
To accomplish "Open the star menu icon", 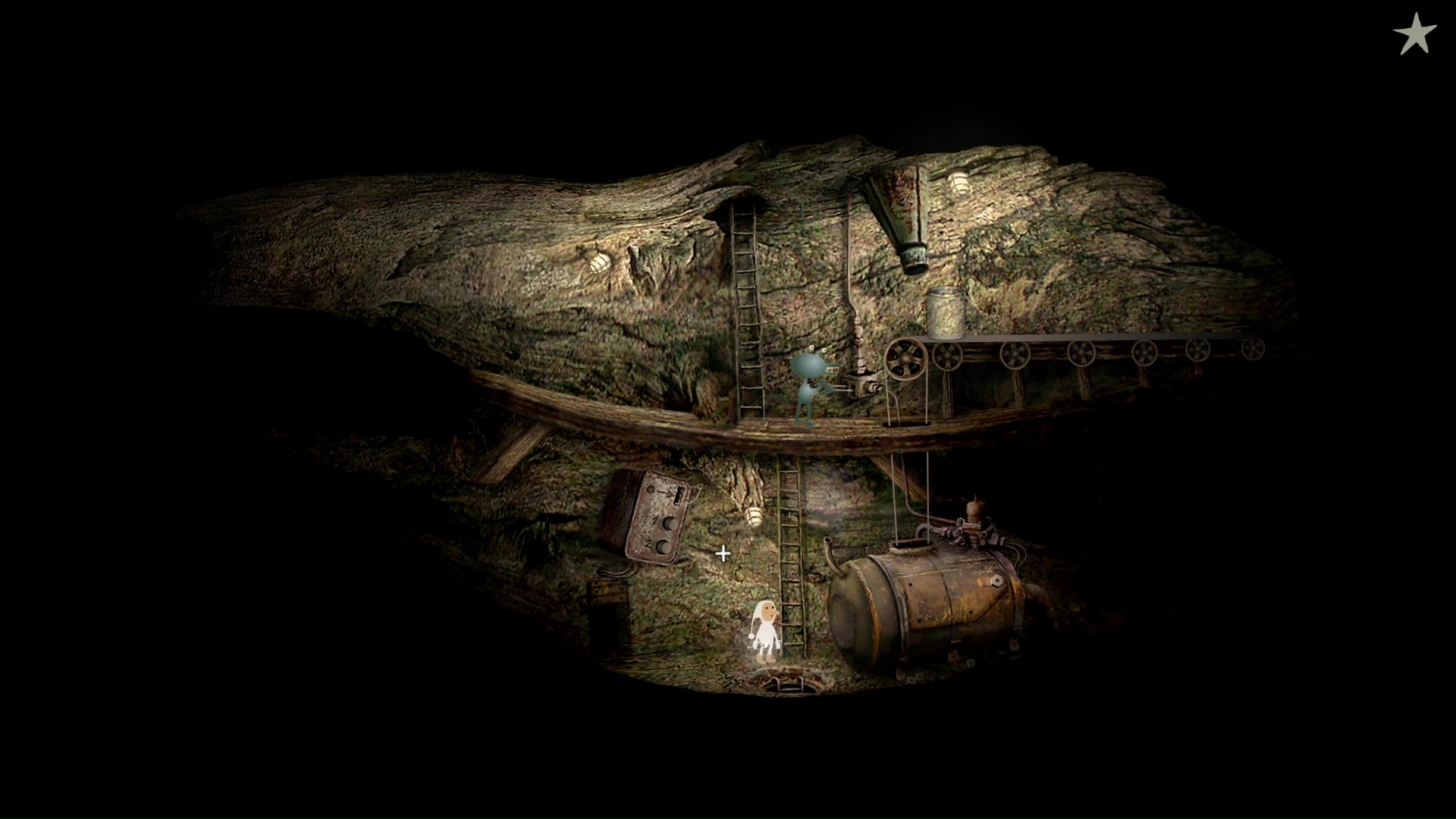I will pyautogui.click(x=1414, y=35).
